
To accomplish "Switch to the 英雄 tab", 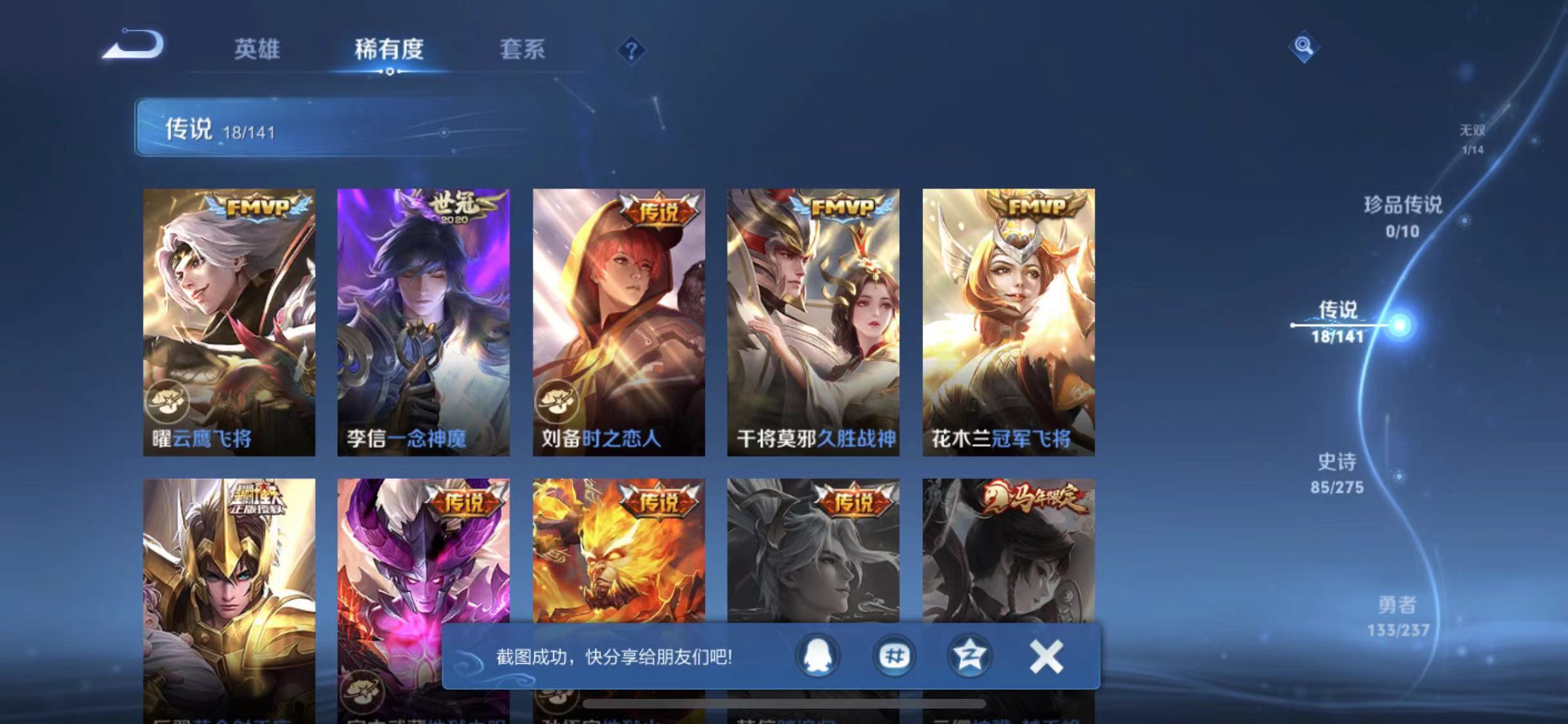I will [x=257, y=51].
